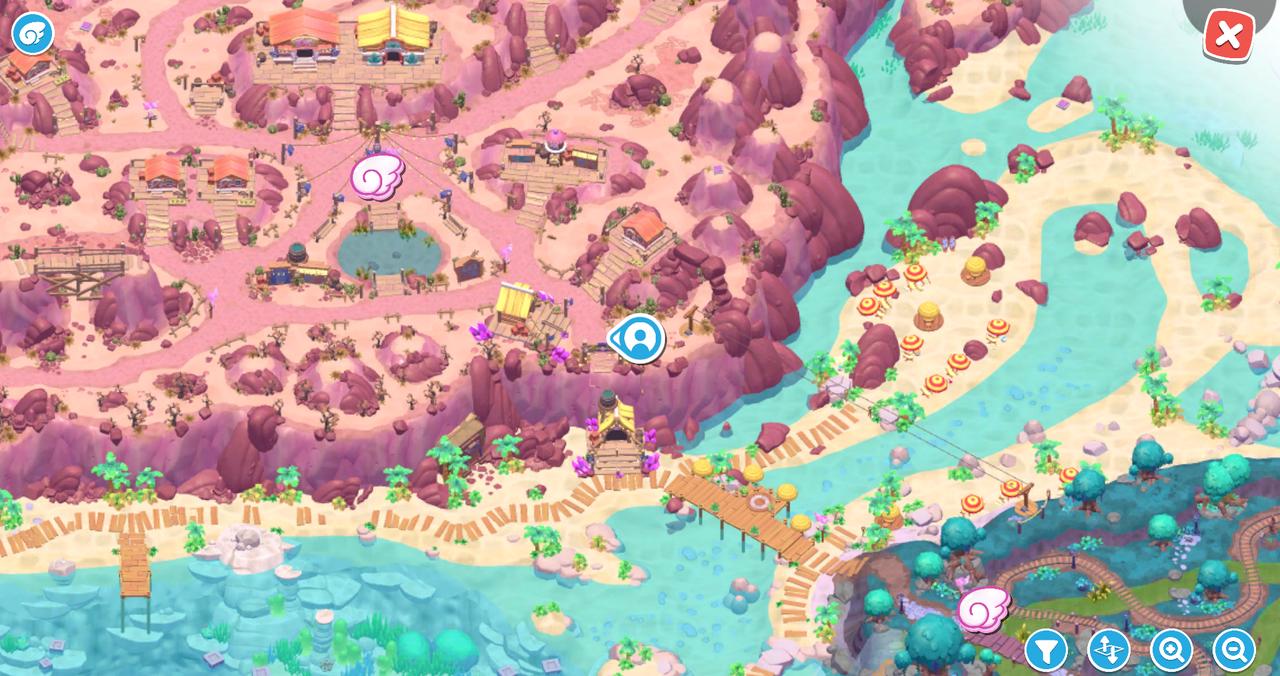Close the map with the red X

pos(1228,36)
